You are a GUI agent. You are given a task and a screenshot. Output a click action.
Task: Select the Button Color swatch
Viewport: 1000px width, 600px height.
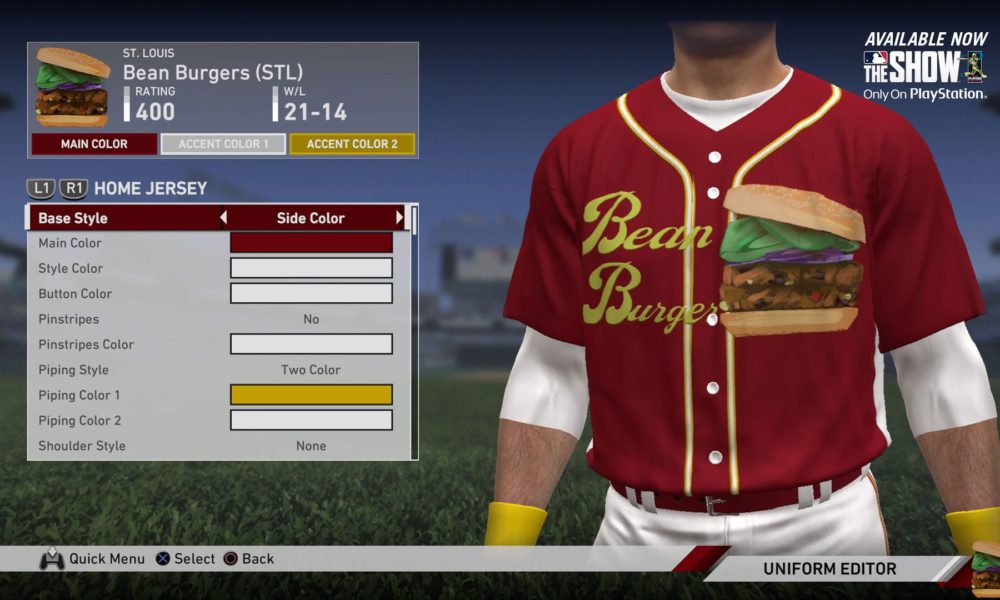(x=311, y=294)
